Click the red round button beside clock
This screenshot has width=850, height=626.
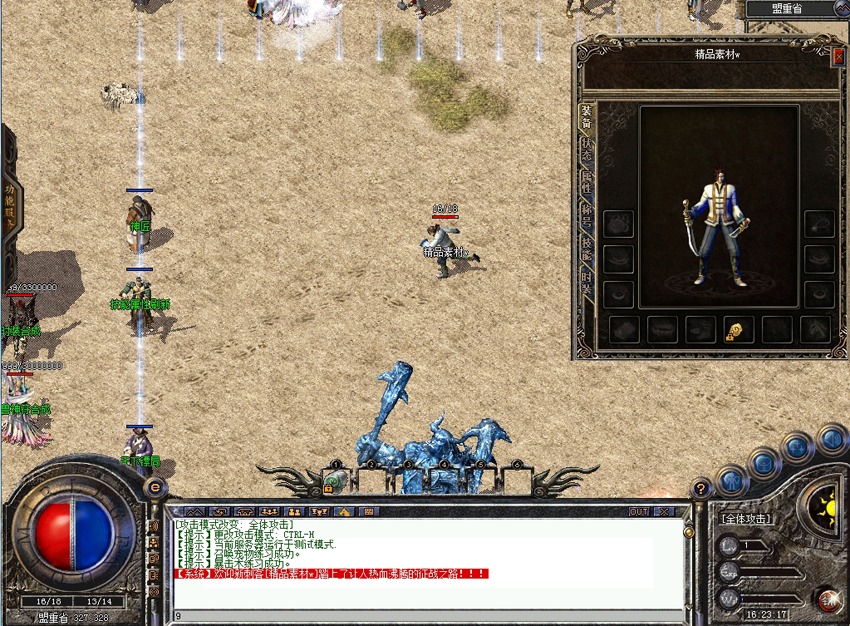[826, 599]
